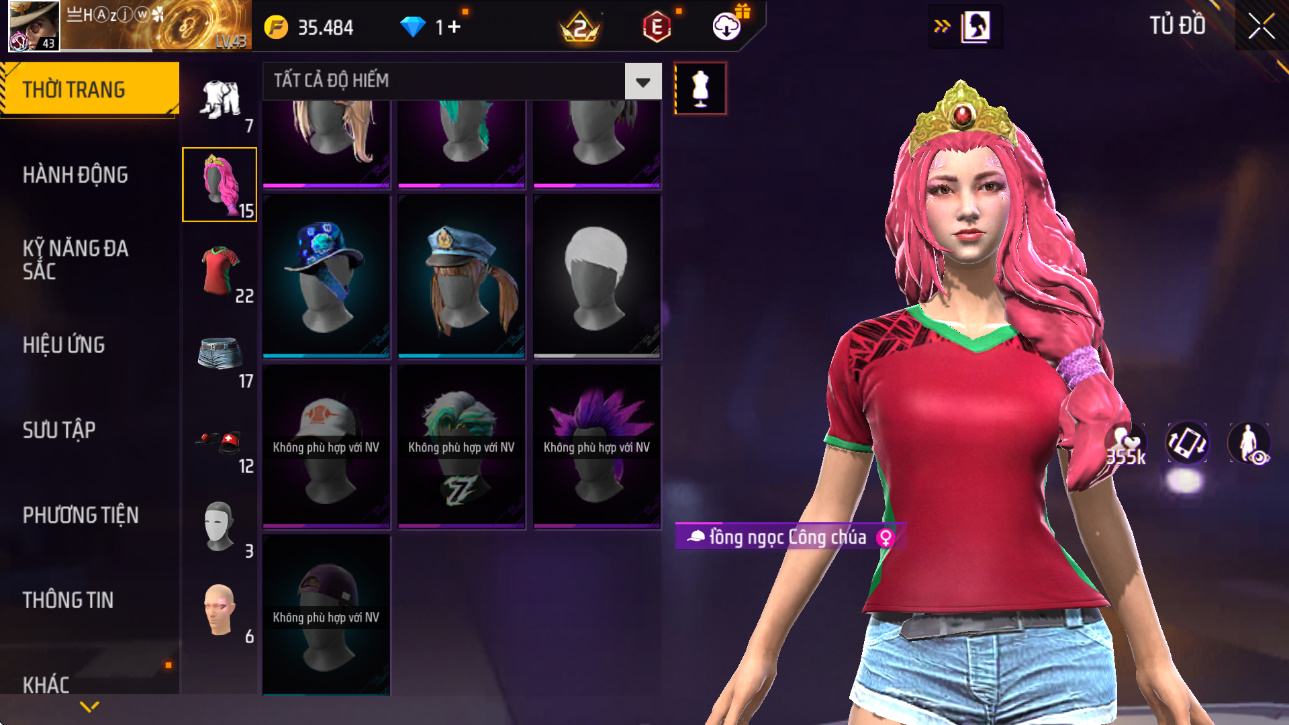The image size is (1289, 725).
Task: Click the mannequin outfit preview button
Action: [700, 88]
